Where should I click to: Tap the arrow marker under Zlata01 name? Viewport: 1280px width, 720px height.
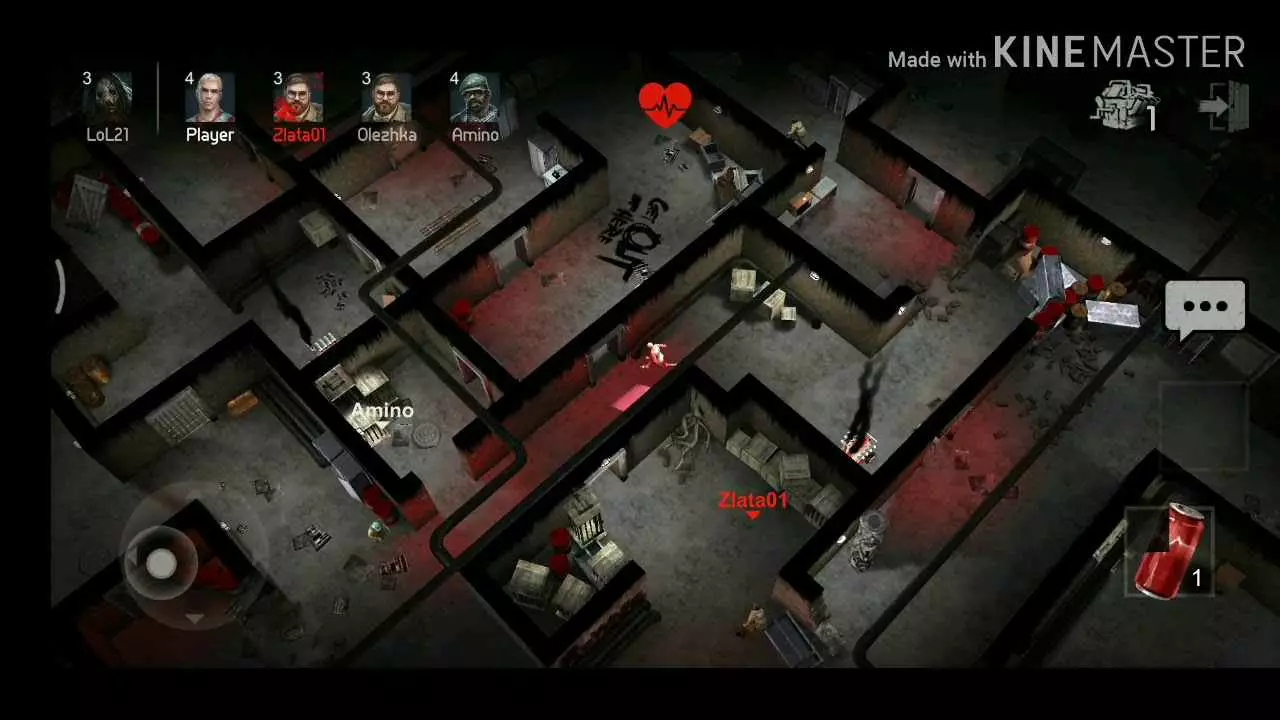753,516
